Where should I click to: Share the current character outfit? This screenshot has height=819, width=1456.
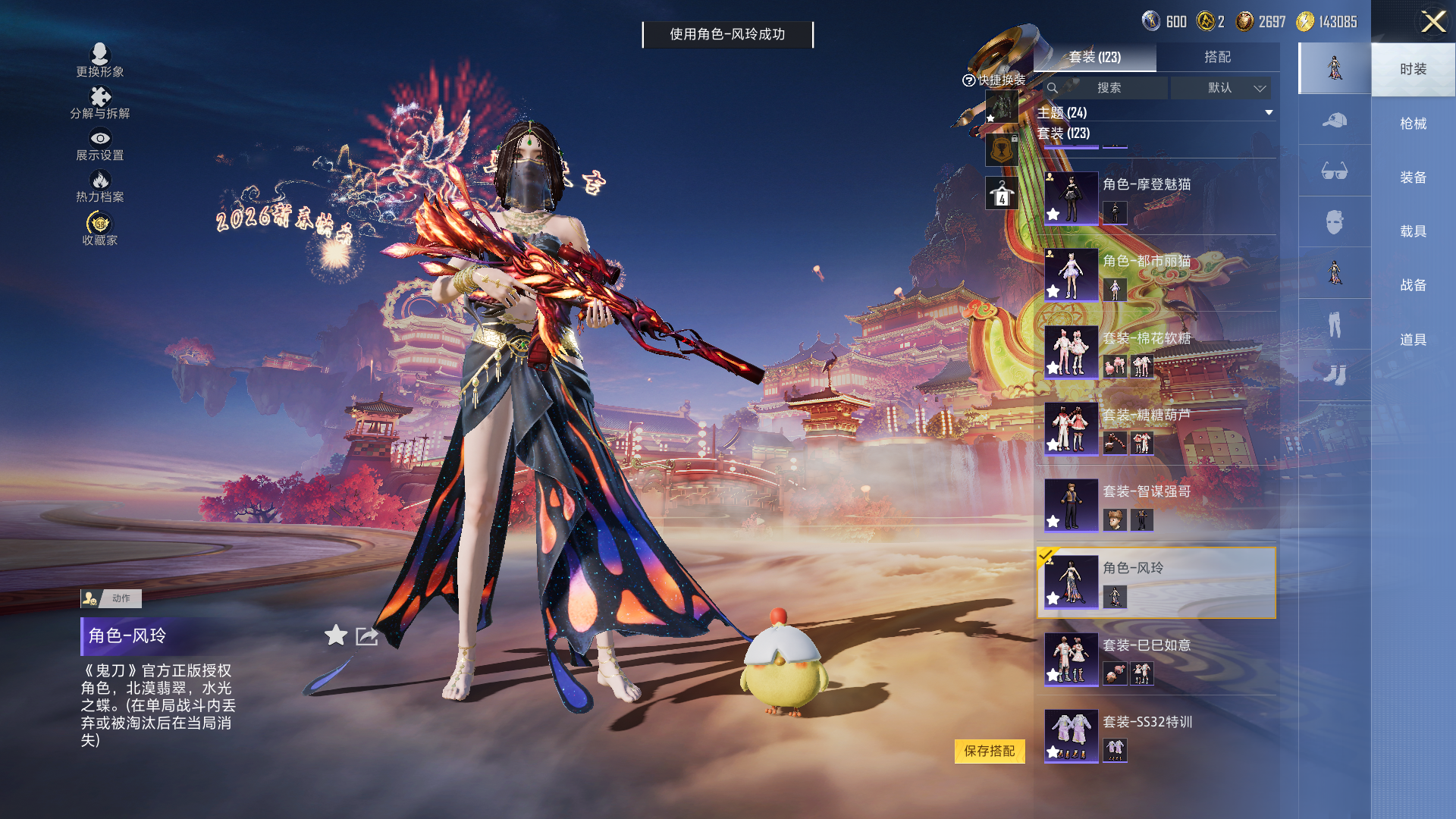pos(367,636)
